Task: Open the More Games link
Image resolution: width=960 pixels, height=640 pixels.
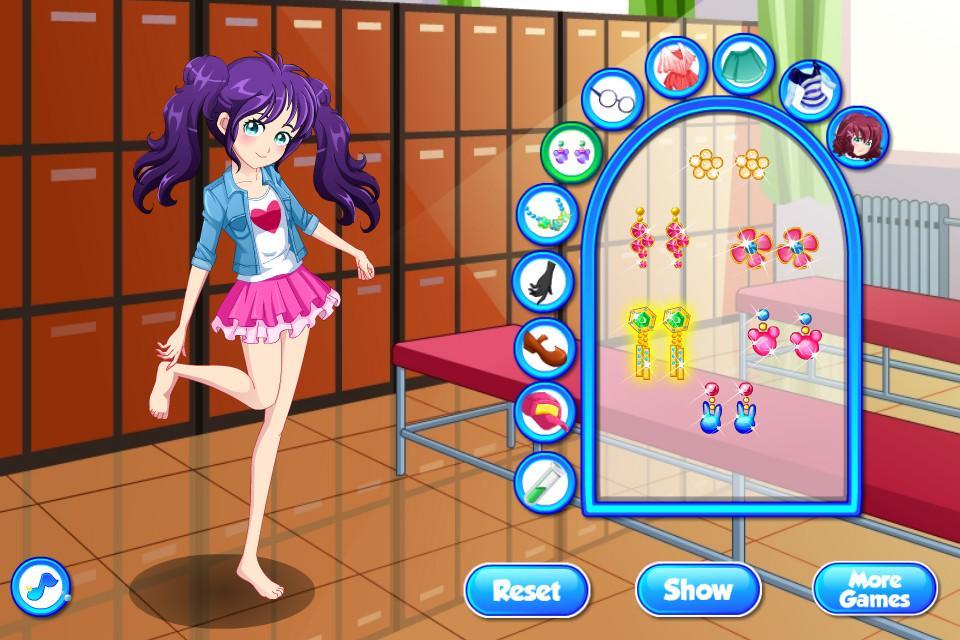Action: click(874, 589)
